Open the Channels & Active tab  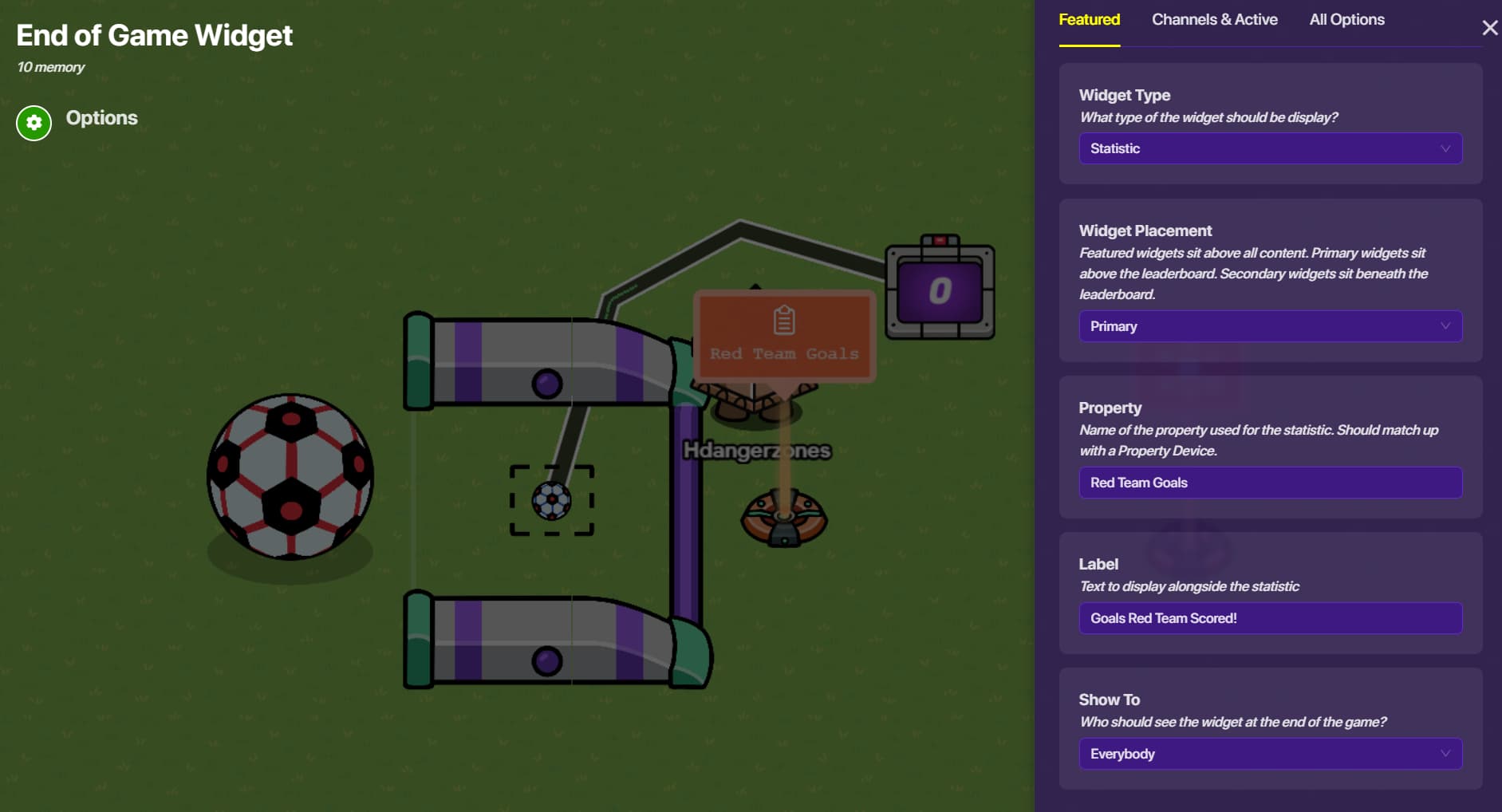point(1214,20)
